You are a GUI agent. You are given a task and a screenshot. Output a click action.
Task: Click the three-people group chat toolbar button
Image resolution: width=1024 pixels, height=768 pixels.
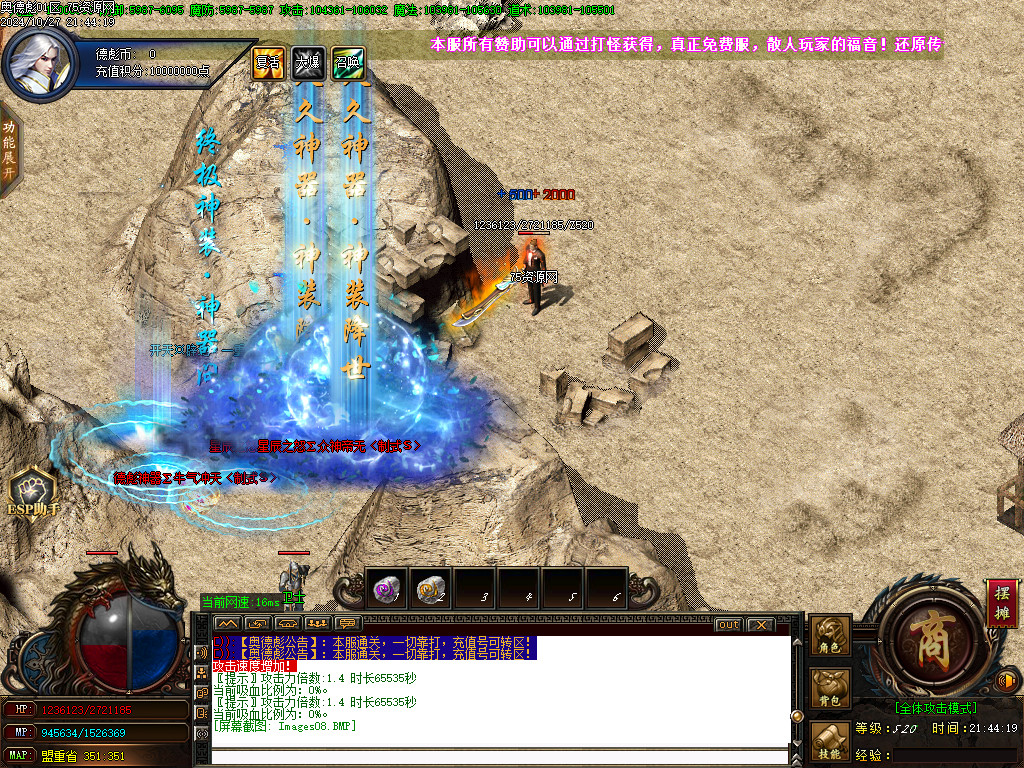coord(322,625)
